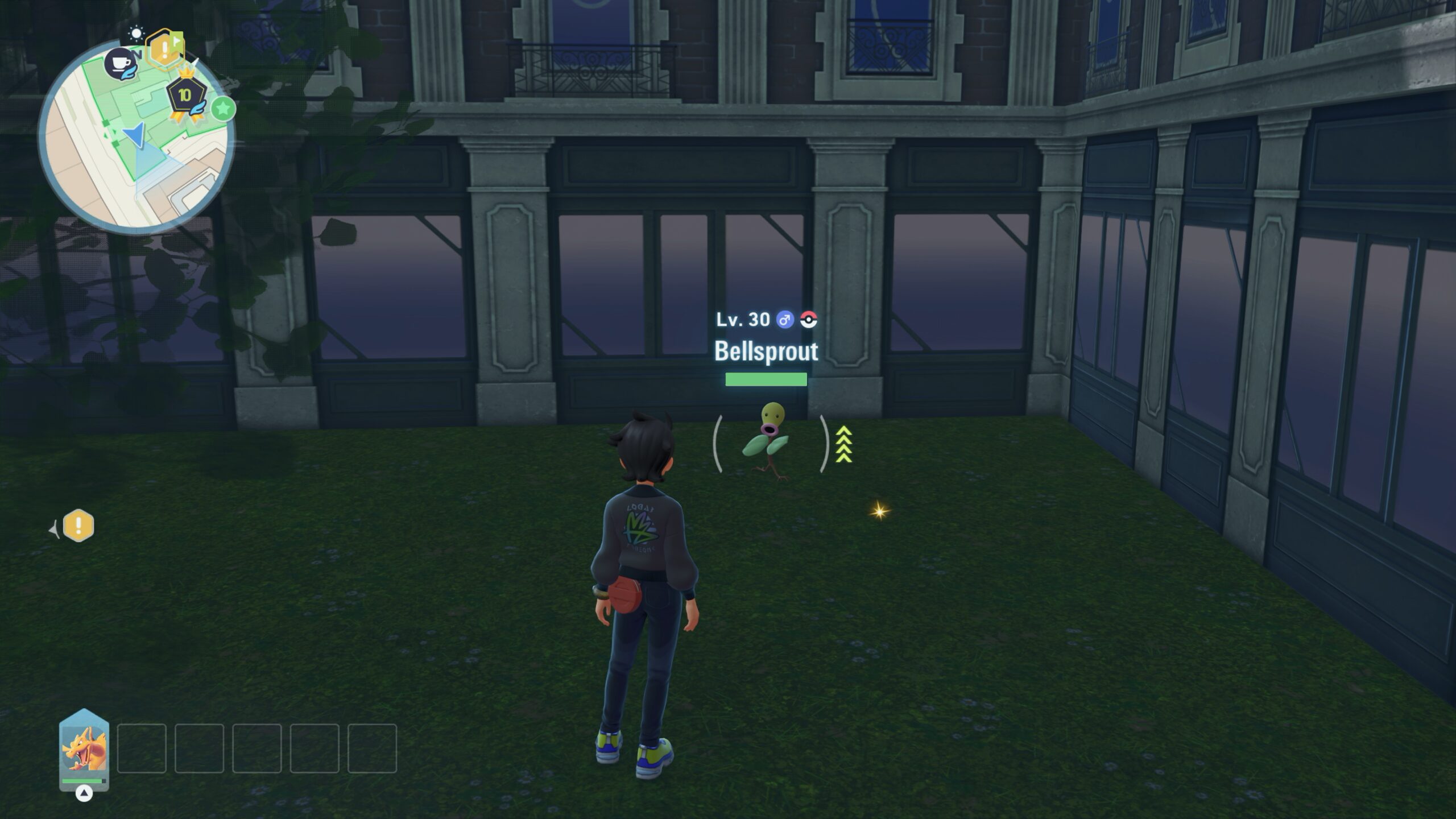
Task: Click the gold exclamation flag marker on minimap
Action: coord(164,50)
